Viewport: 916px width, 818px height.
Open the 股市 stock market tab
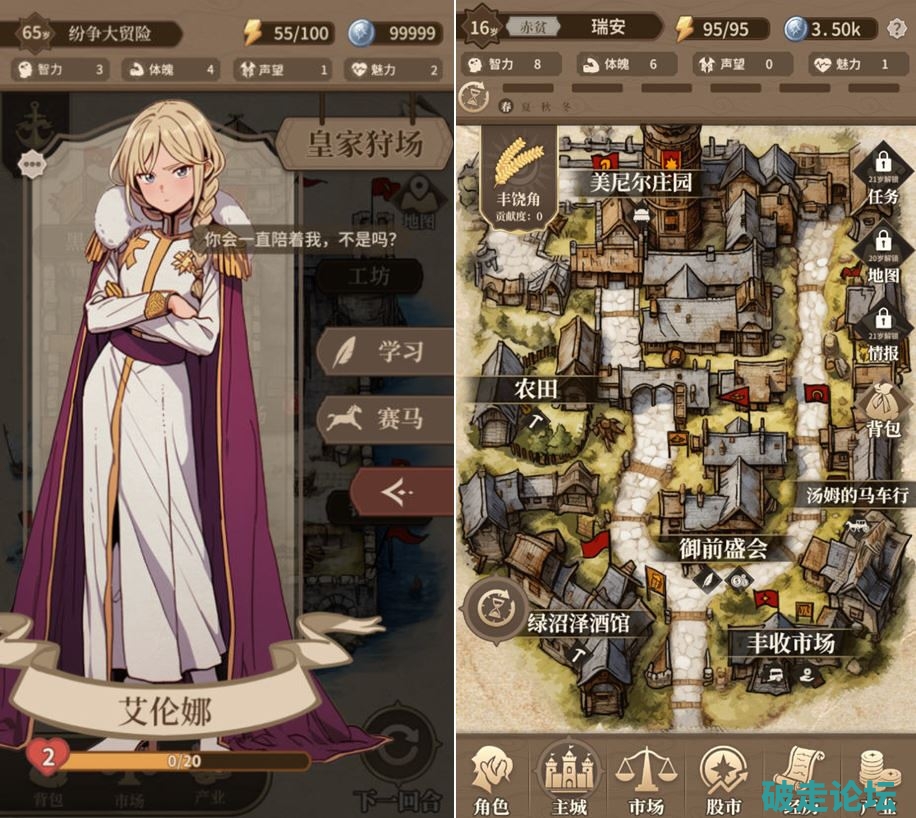tap(723, 780)
